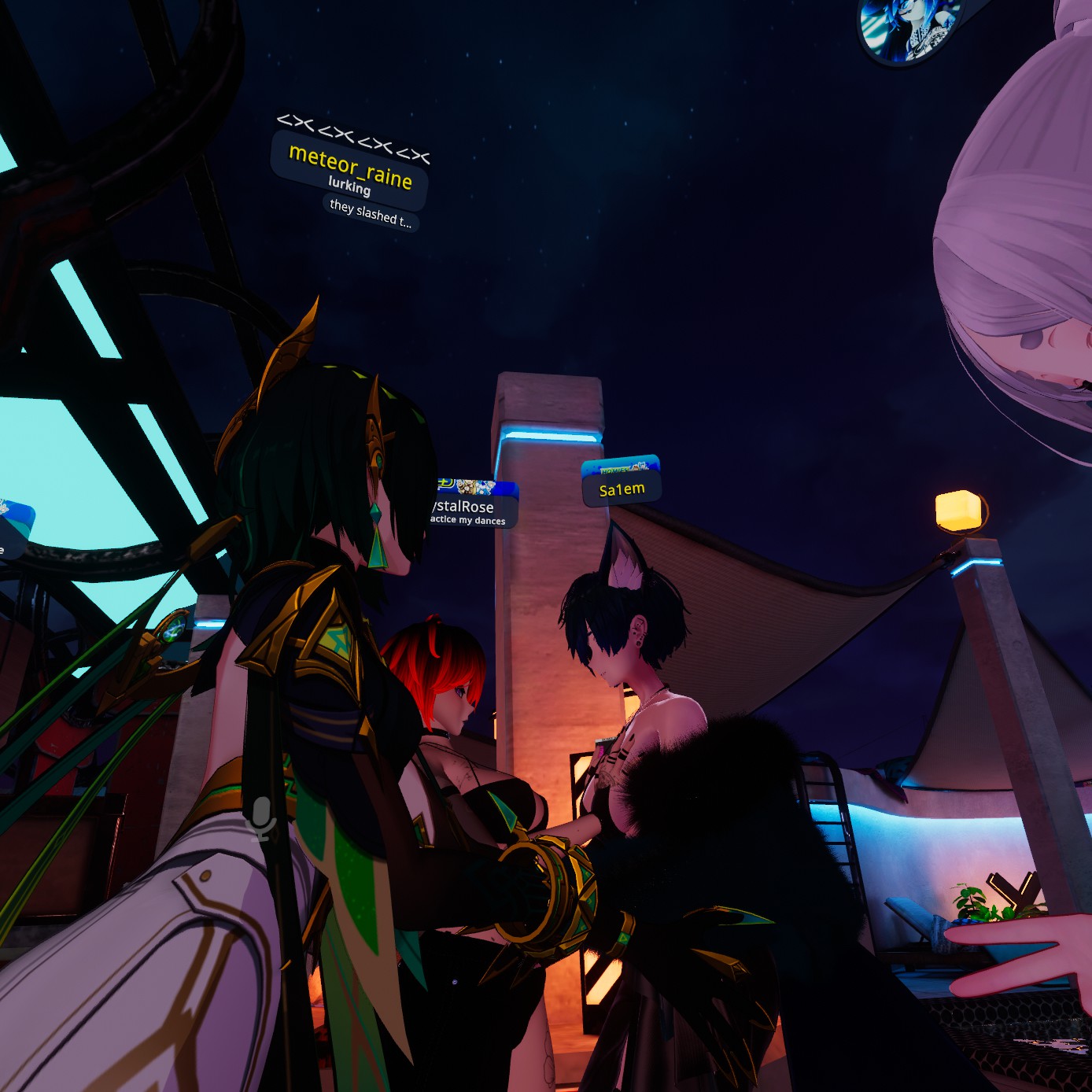
Task: Select the meteor_raine player nameplate
Action: point(350,167)
